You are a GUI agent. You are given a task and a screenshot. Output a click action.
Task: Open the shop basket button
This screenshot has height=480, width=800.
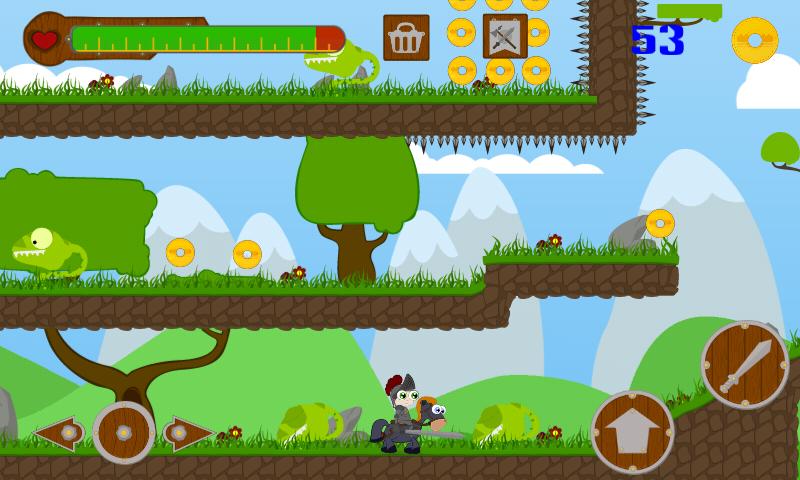406,38
